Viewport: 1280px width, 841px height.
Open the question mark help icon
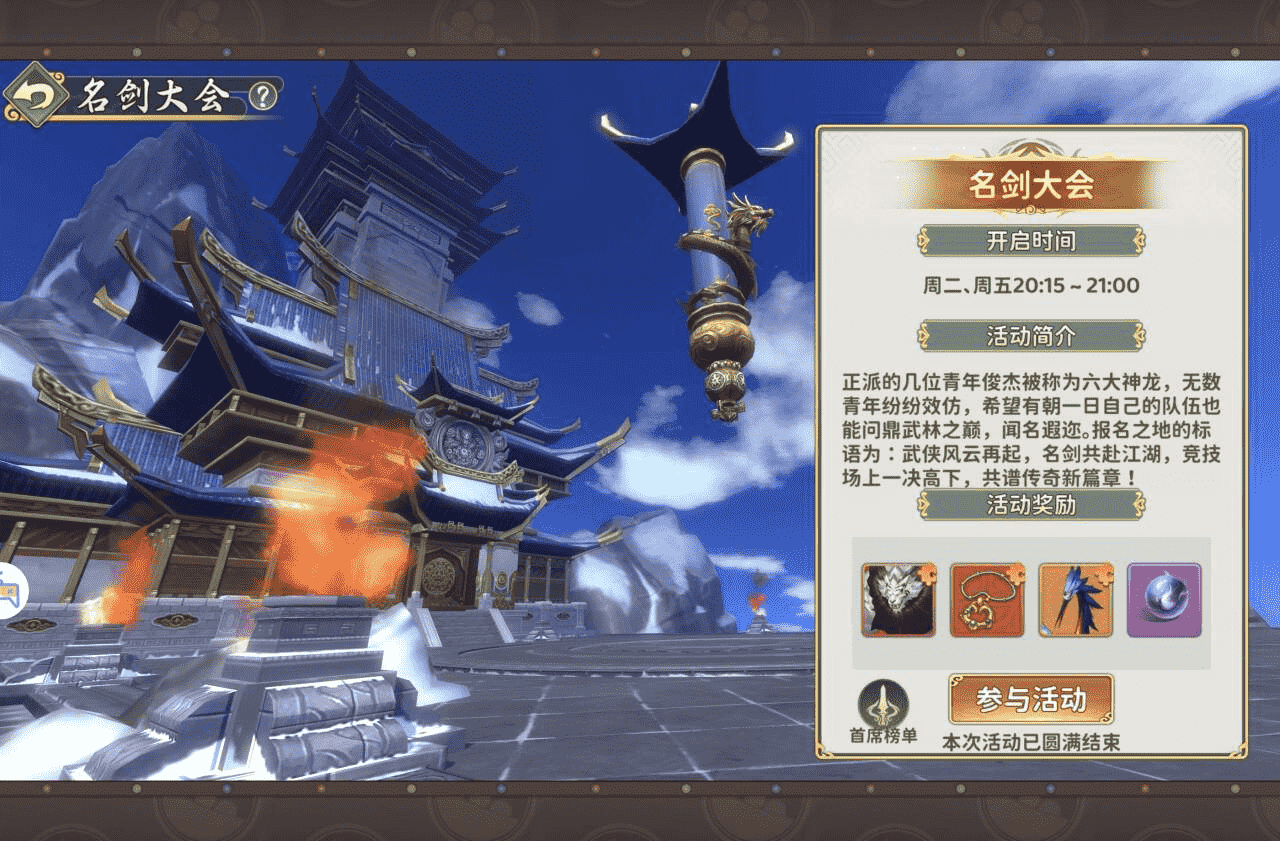click(x=260, y=94)
